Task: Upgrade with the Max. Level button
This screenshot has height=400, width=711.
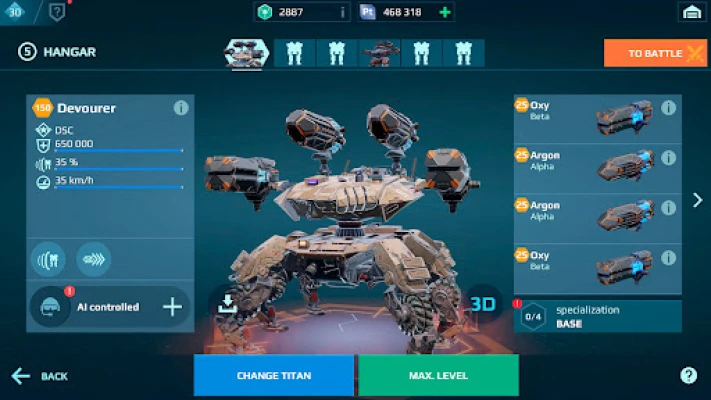Action: click(x=438, y=376)
